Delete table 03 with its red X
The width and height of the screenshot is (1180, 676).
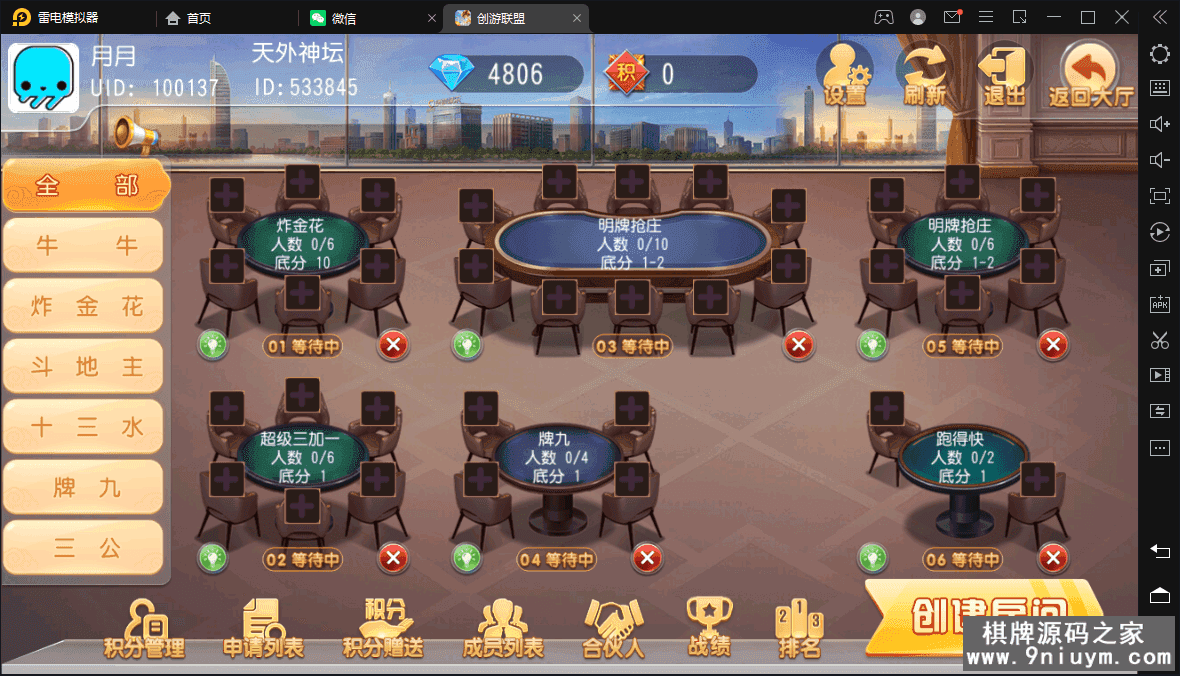point(798,346)
